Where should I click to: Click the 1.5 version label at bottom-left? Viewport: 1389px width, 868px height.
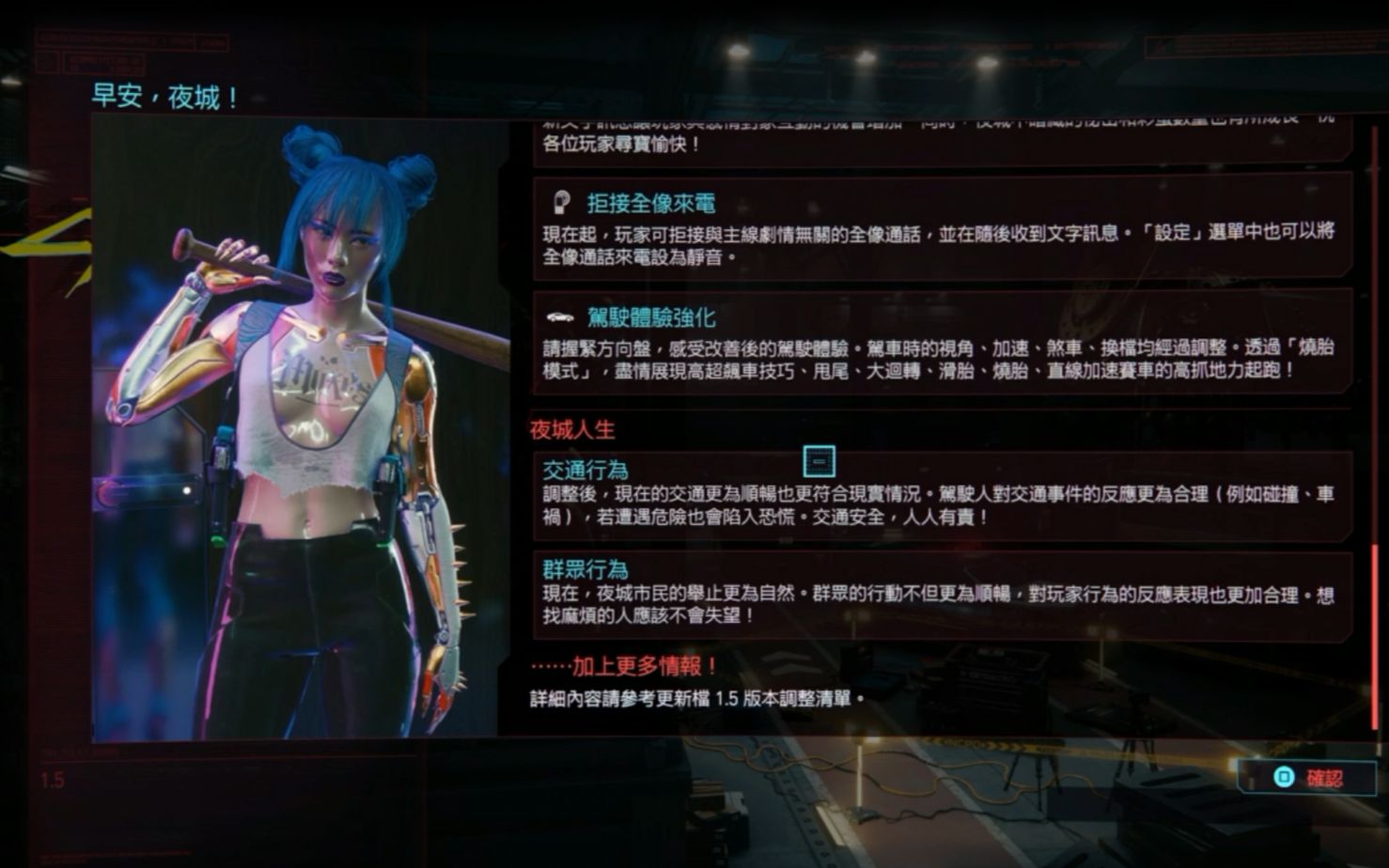point(52,778)
